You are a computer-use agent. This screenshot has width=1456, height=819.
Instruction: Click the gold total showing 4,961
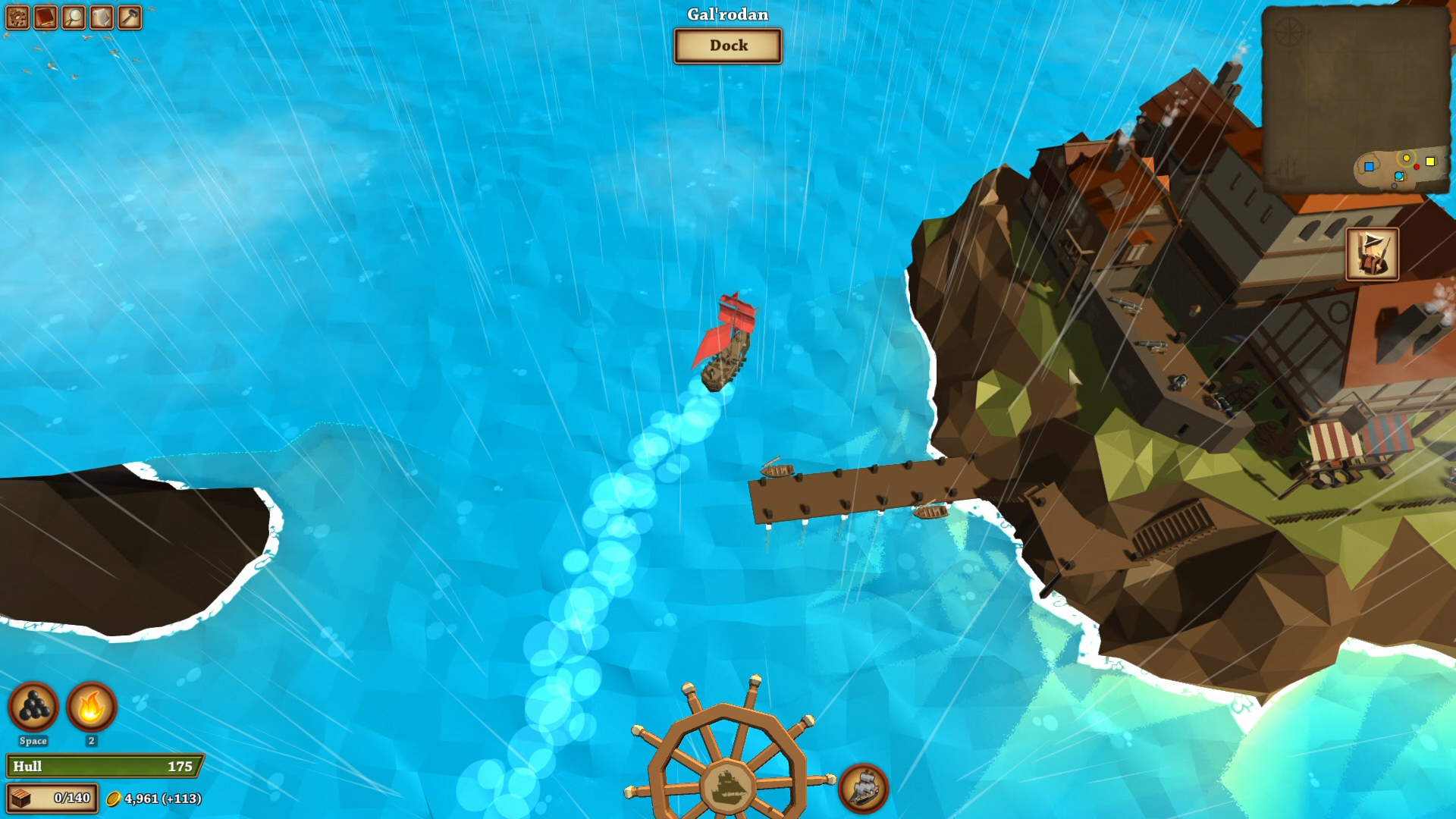coord(152,798)
